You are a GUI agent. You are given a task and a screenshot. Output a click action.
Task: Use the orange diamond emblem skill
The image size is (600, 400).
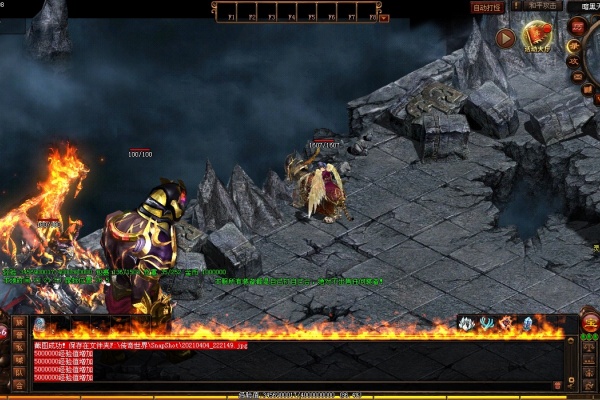tap(506, 323)
